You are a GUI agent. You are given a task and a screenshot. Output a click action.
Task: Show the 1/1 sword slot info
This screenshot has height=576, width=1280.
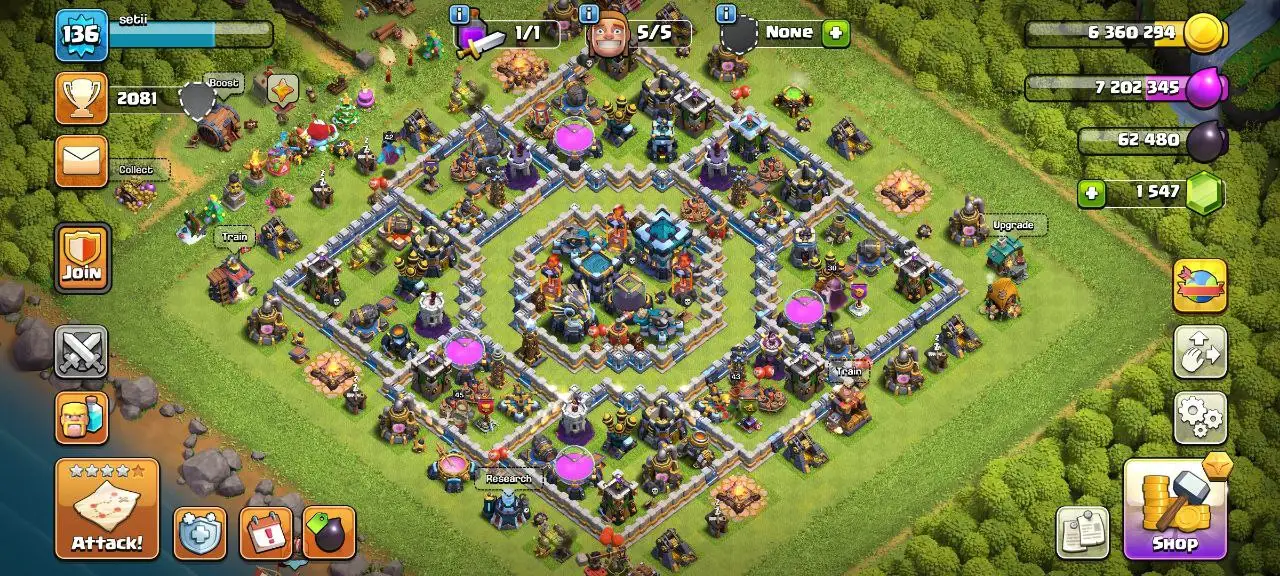[x=459, y=14]
